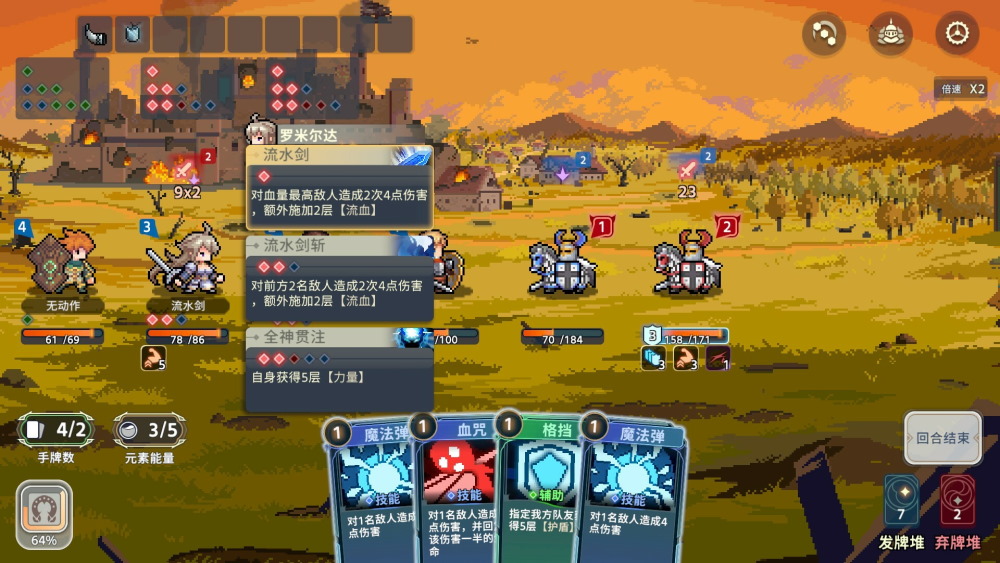This screenshot has width=1000, height=563.
Task: Select the 流水剑斩 skill entry
Action: 339,278
